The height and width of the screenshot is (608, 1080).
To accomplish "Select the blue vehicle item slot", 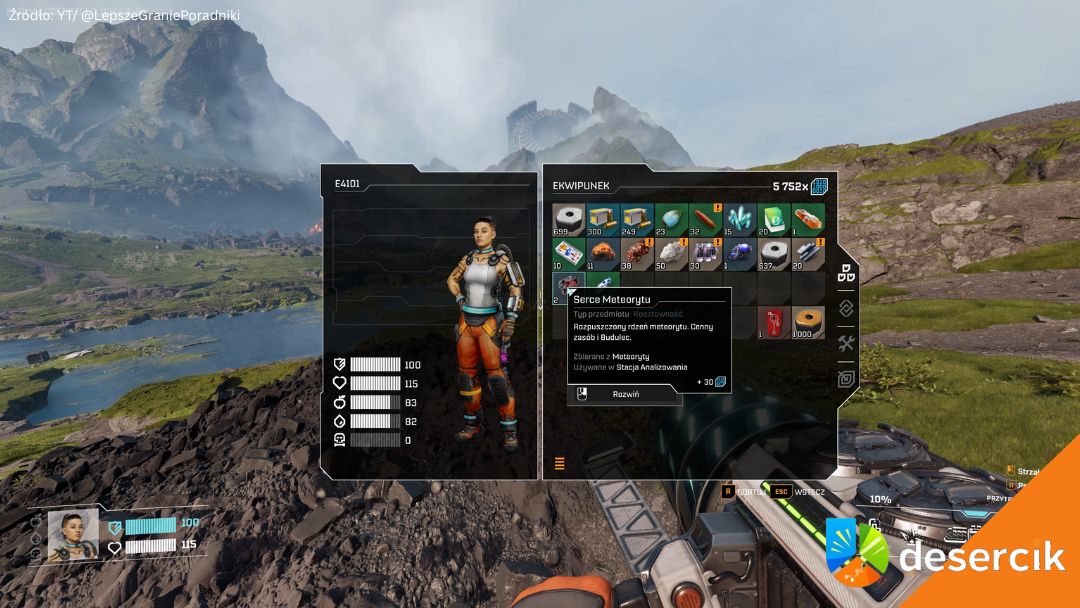I will click(739, 253).
